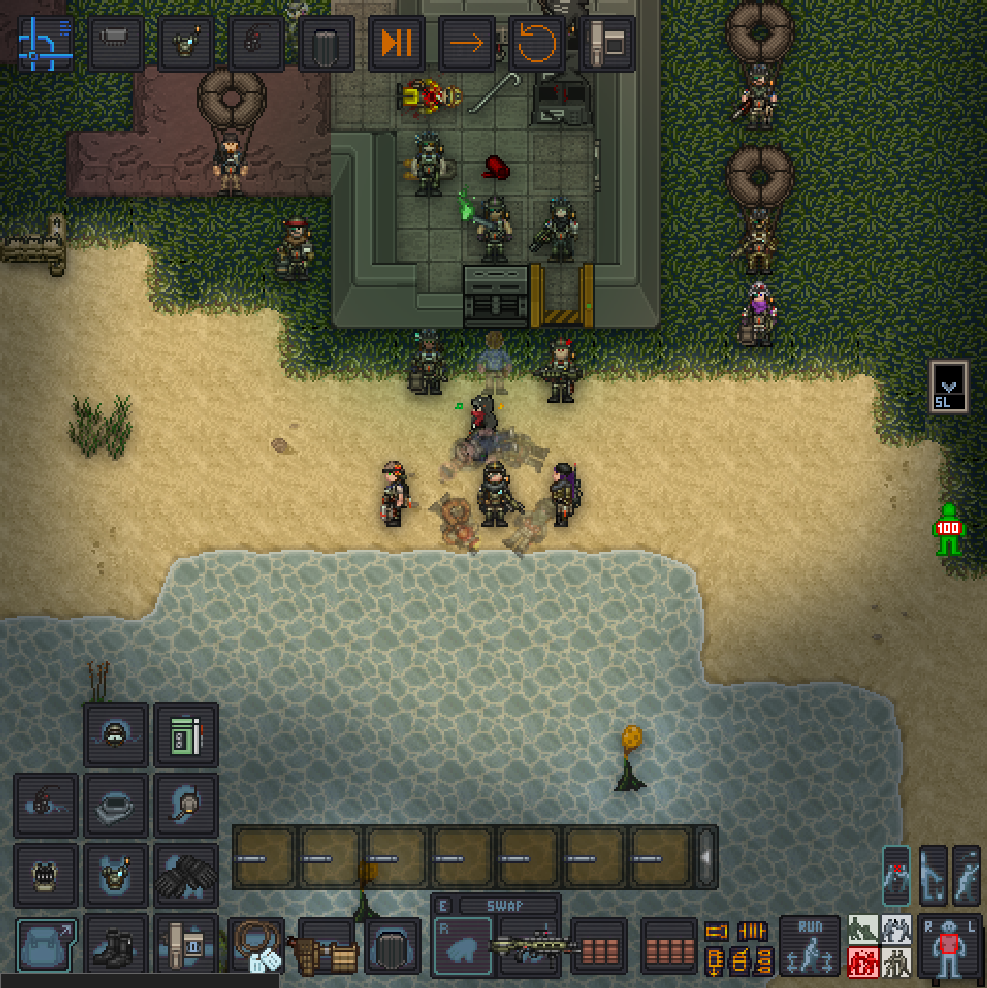Select the green radio slot
987x988 pixels.
(186, 735)
